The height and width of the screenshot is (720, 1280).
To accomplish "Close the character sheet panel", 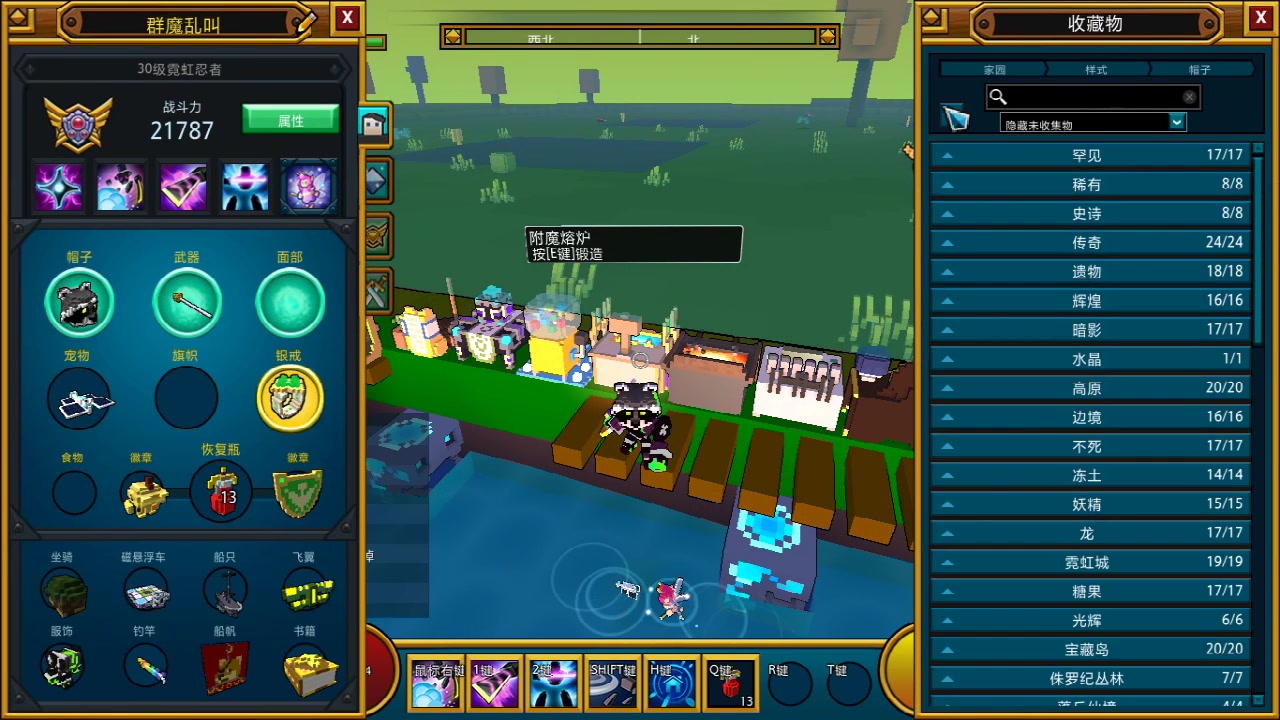I will pos(347,17).
